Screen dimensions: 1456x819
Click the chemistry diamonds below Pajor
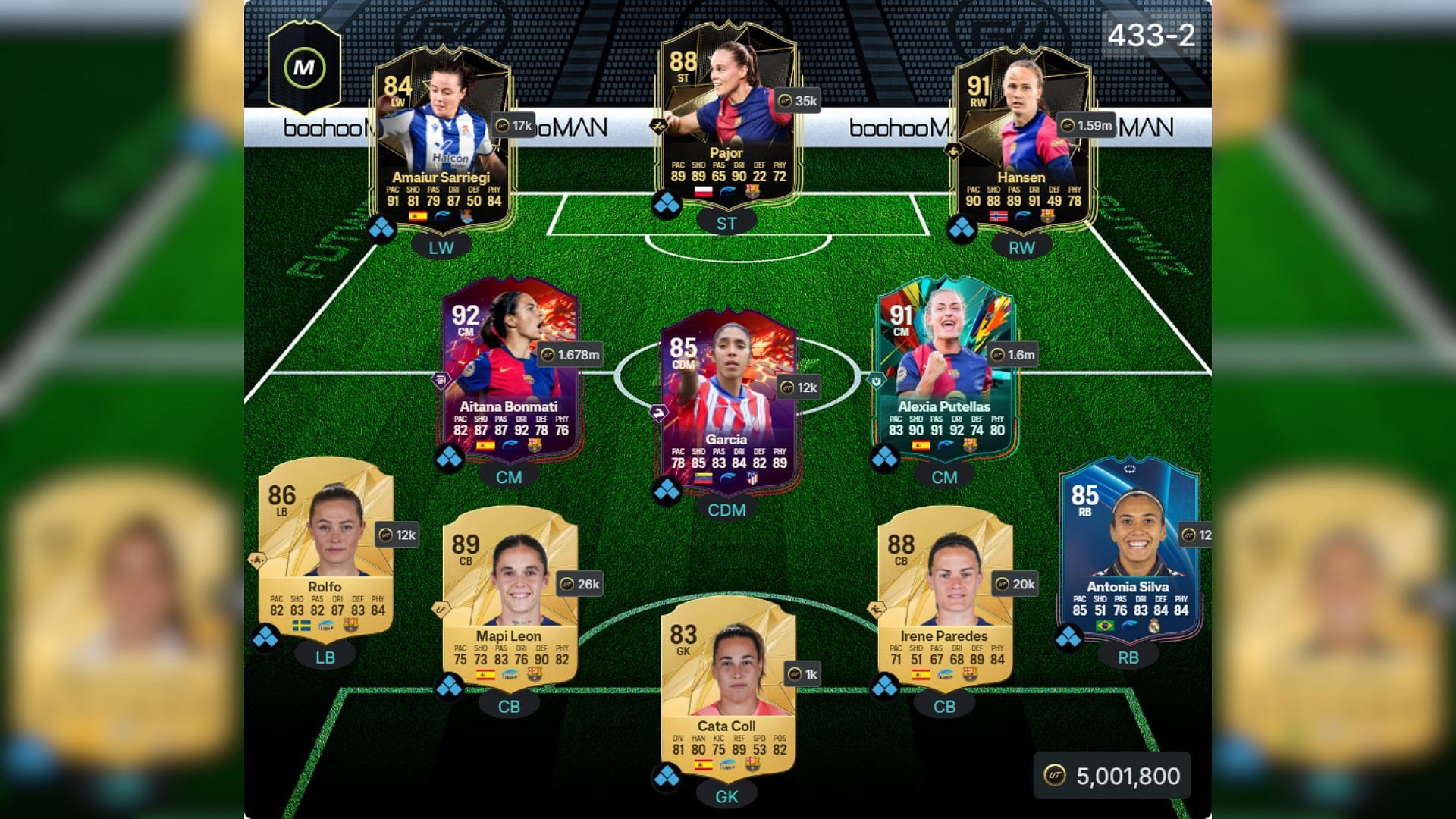pyautogui.click(x=667, y=205)
